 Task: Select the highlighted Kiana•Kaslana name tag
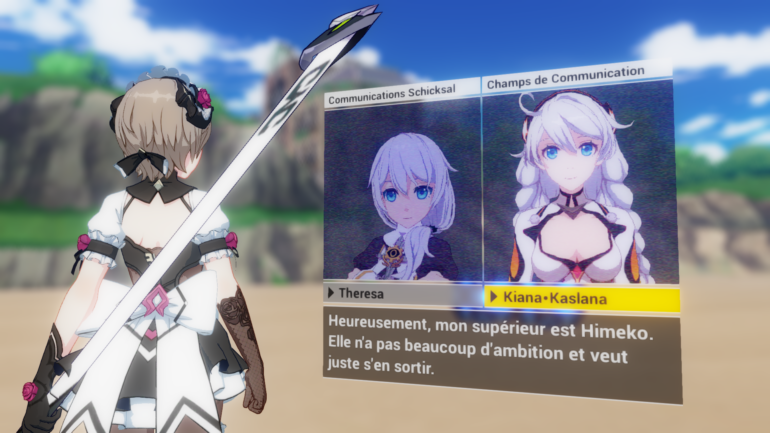pos(581,299)
